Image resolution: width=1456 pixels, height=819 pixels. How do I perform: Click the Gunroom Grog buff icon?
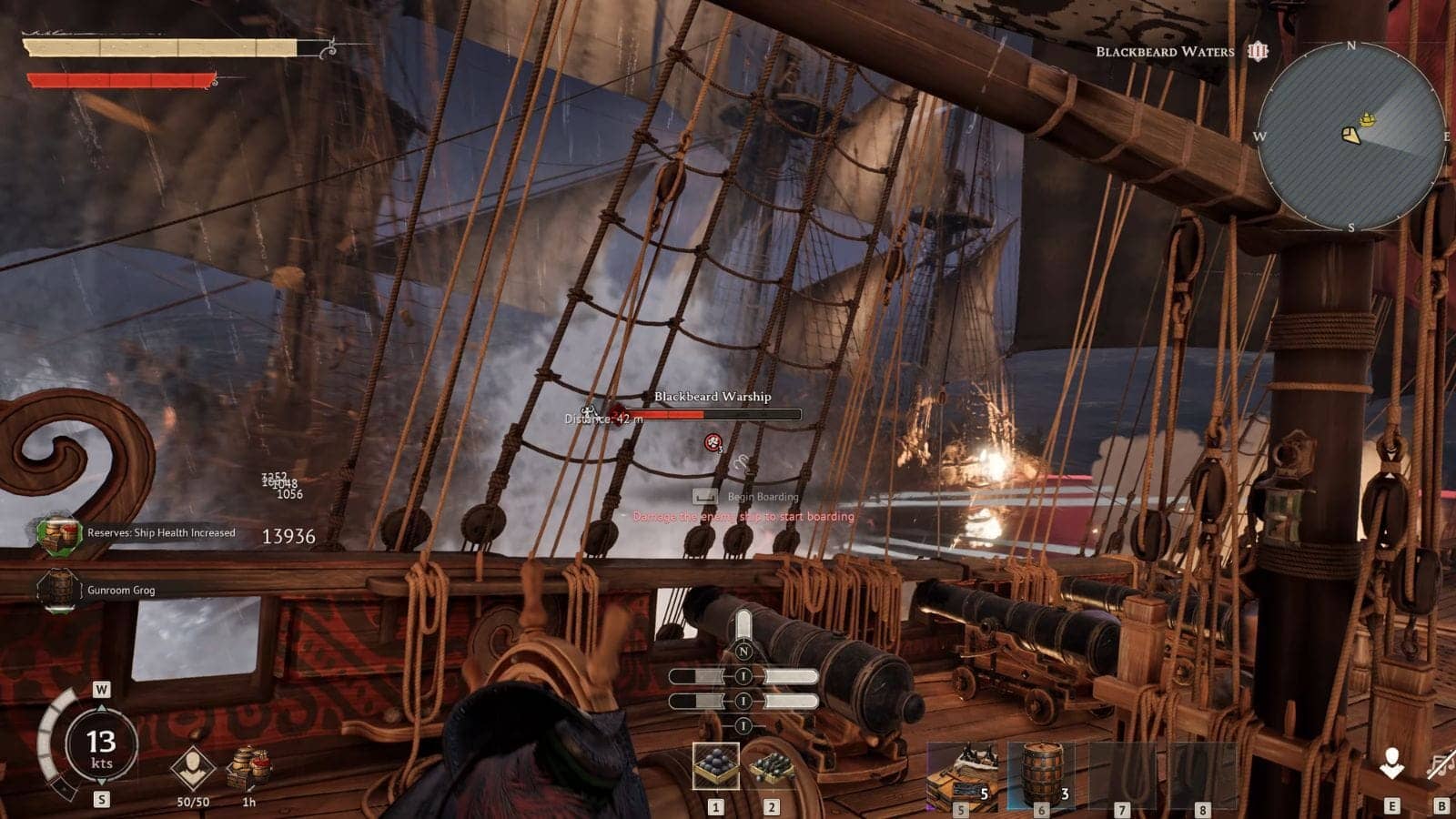[x=59, y=590]
